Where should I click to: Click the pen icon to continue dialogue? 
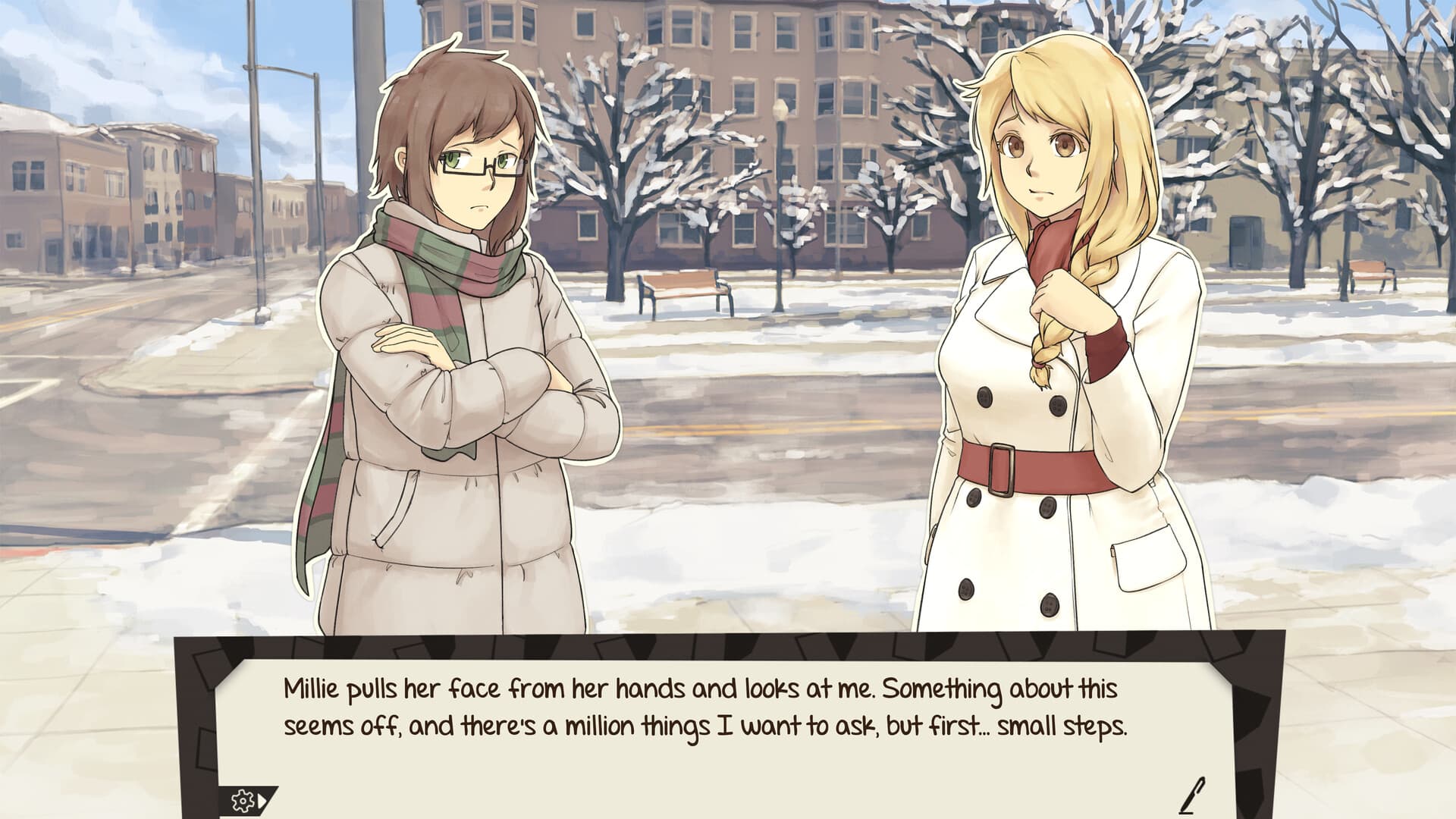(1194, 795)
